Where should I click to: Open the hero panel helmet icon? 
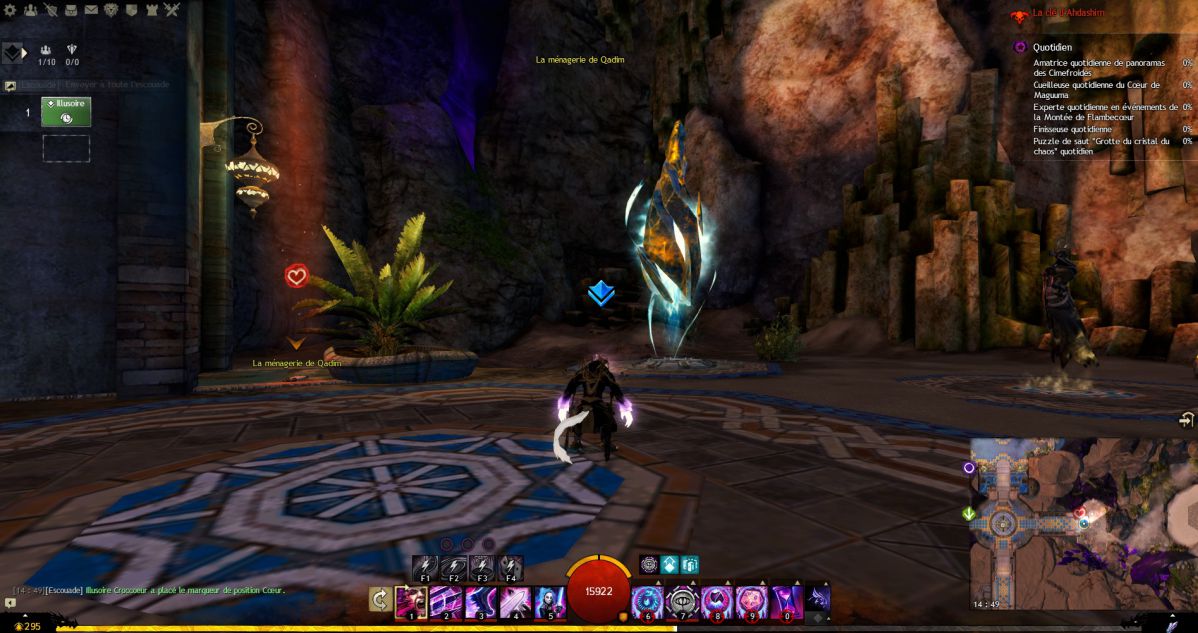tap(50, 10)
